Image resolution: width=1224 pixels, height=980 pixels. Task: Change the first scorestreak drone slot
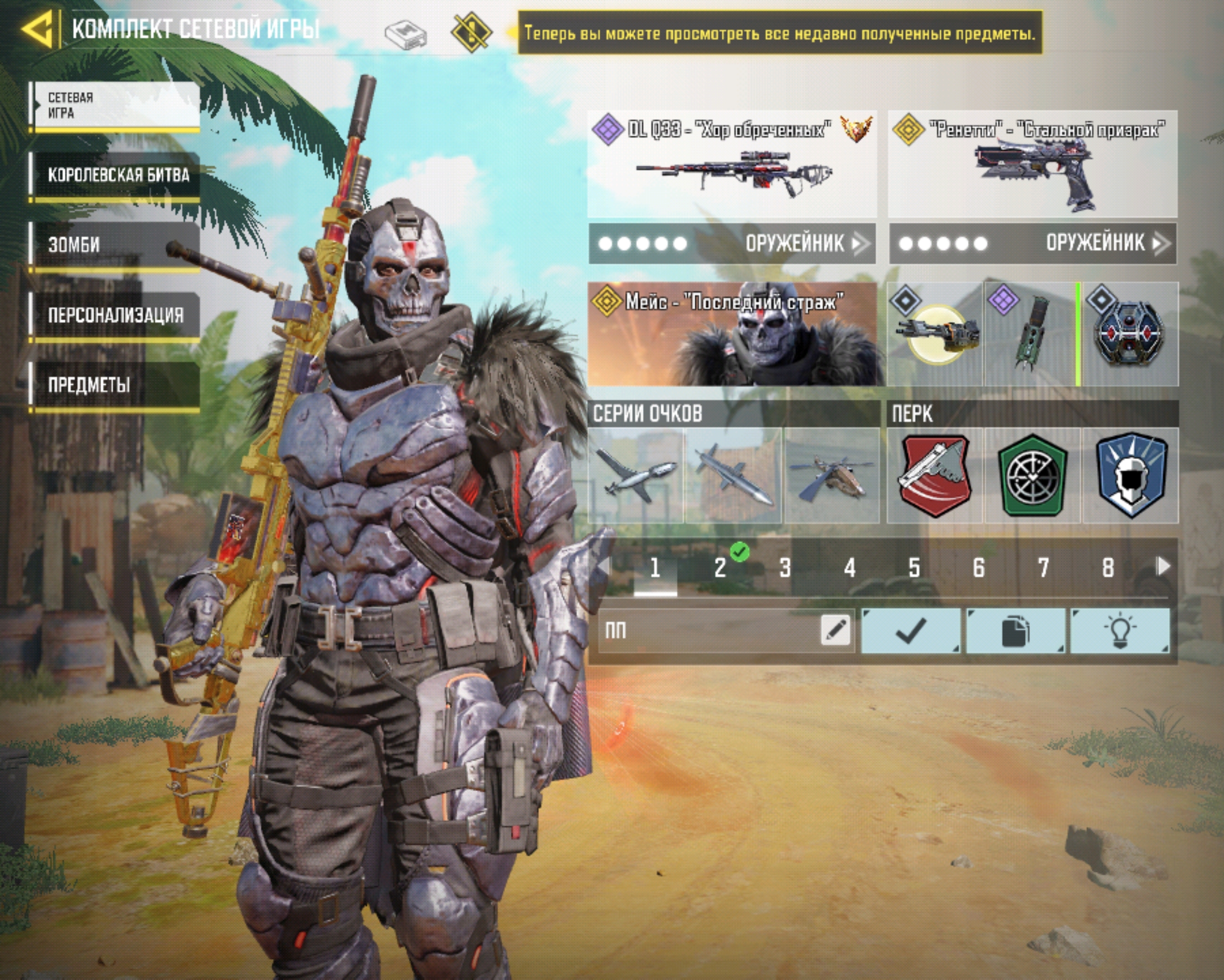click(636, 476)
